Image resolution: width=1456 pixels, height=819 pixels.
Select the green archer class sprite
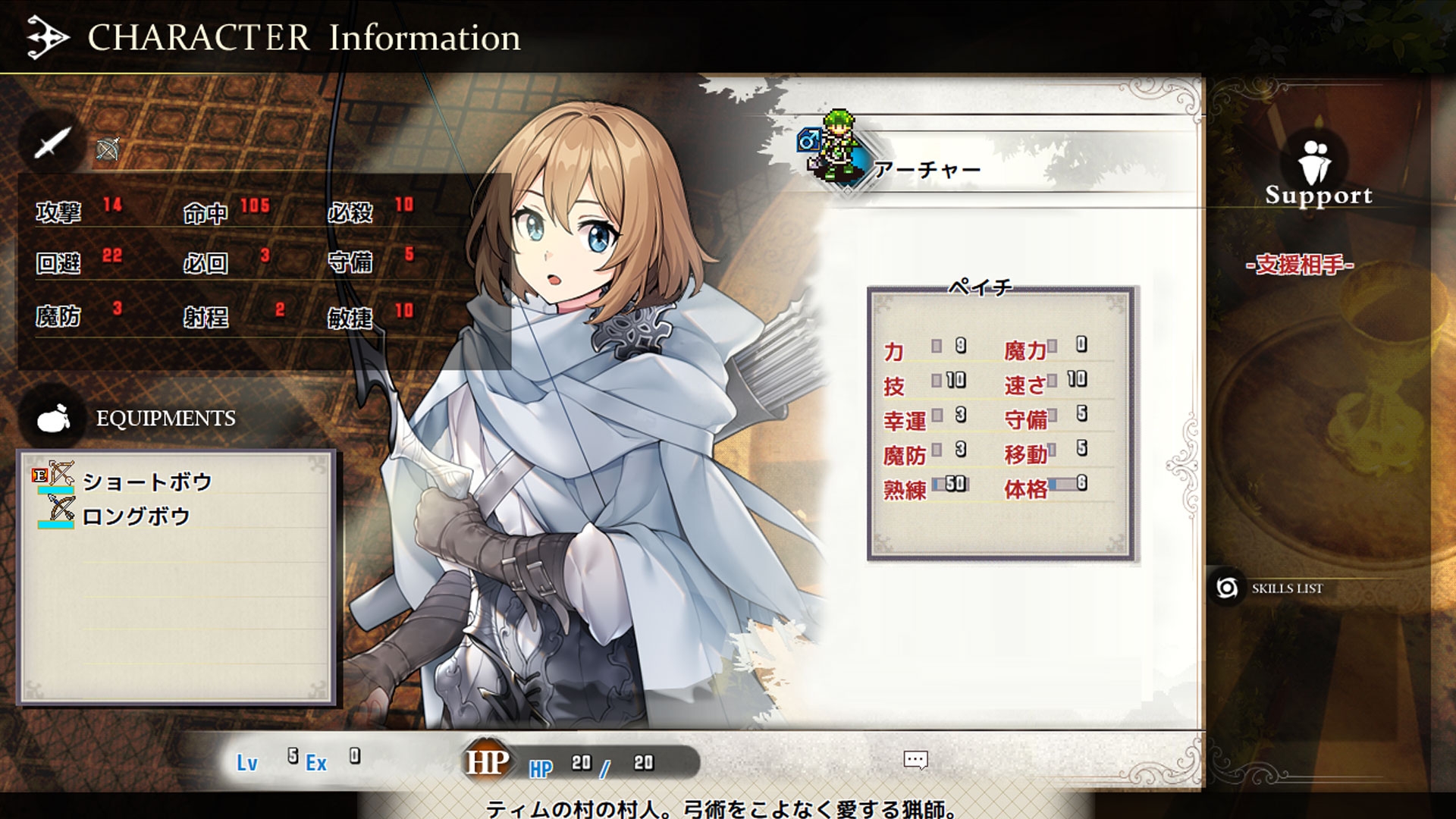pos(839,146)
